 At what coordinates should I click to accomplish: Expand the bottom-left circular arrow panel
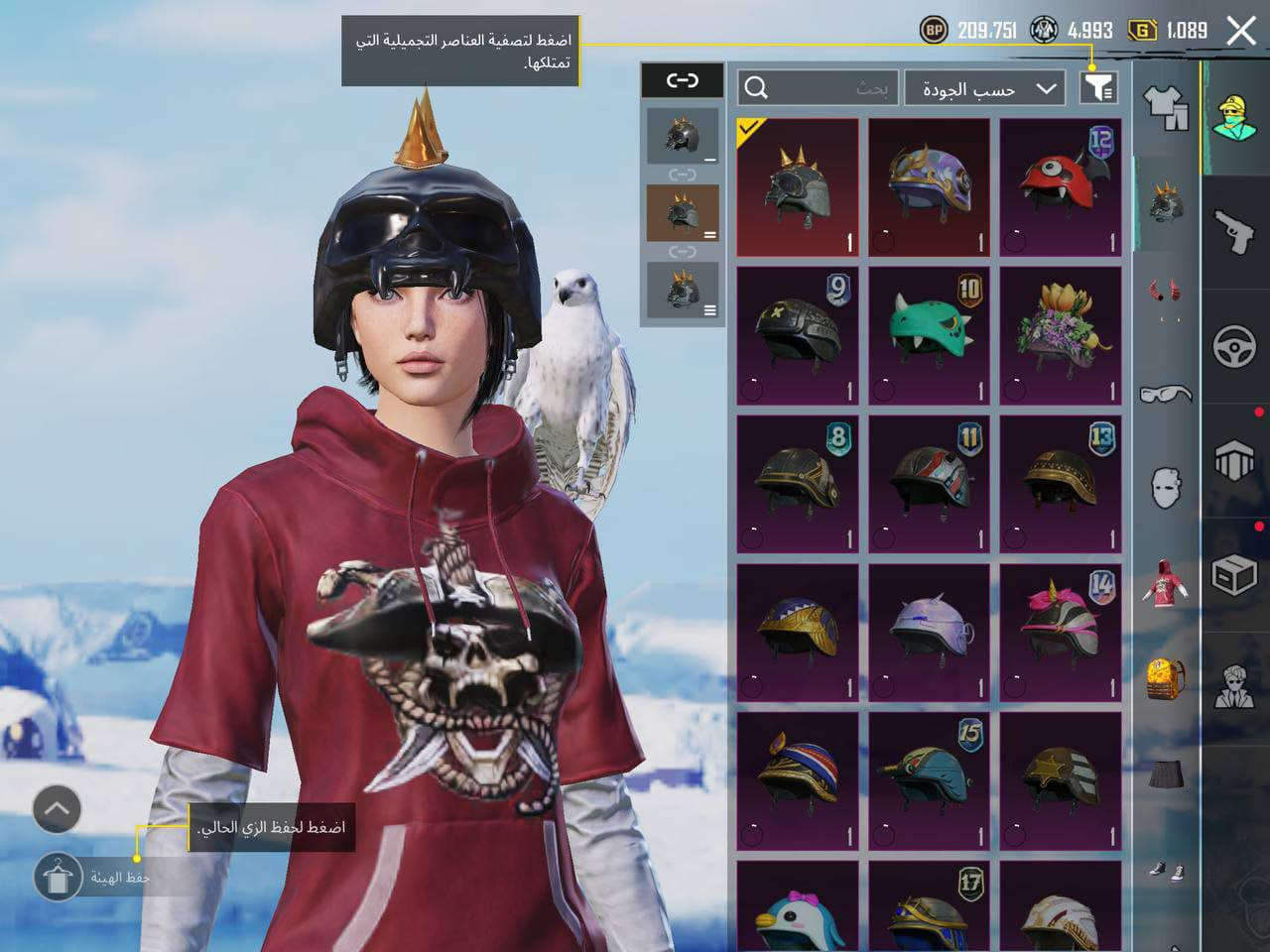click(x=57, y=810)
